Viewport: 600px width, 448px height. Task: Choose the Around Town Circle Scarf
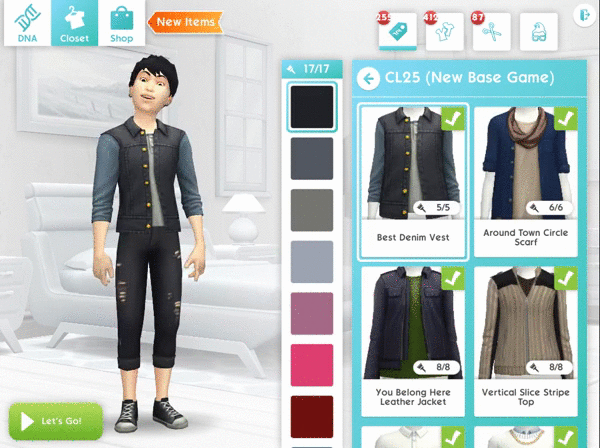[527, 181]
